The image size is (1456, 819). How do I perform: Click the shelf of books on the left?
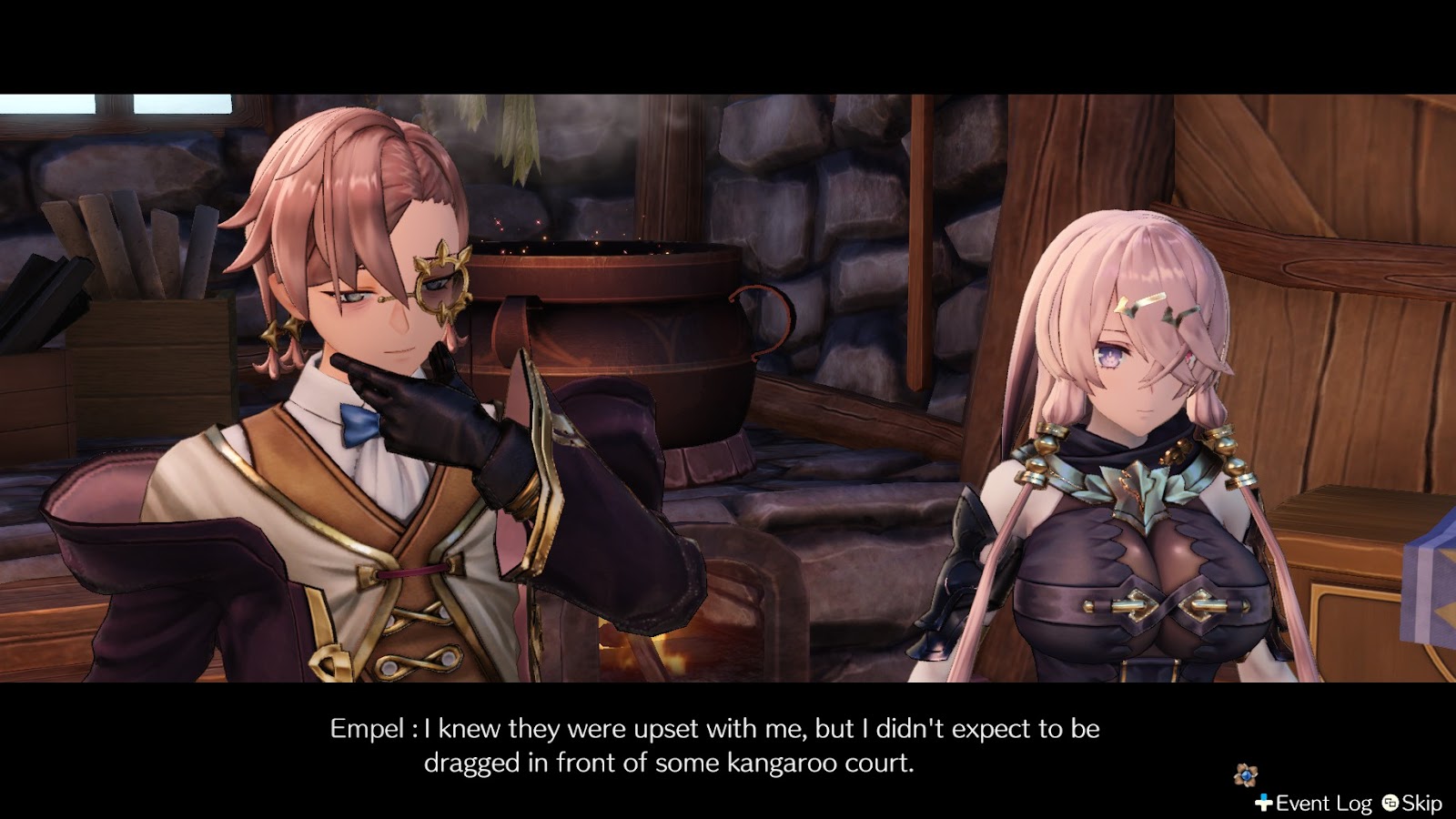tap(127, 250)
